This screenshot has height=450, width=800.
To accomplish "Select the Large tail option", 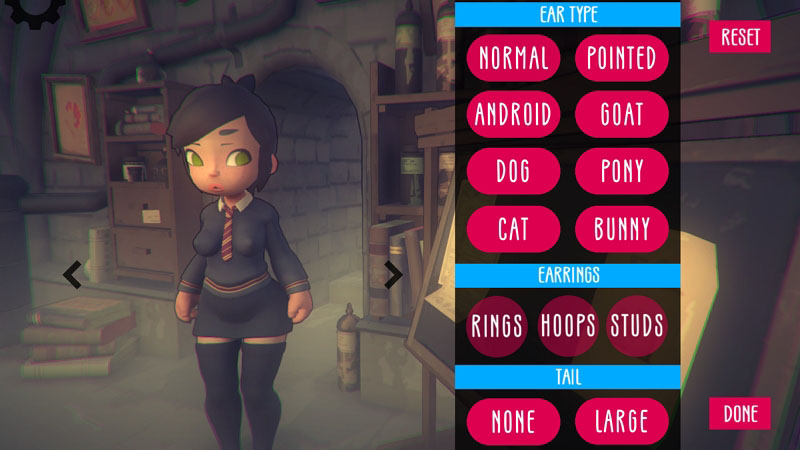I will tap(621, 421).
